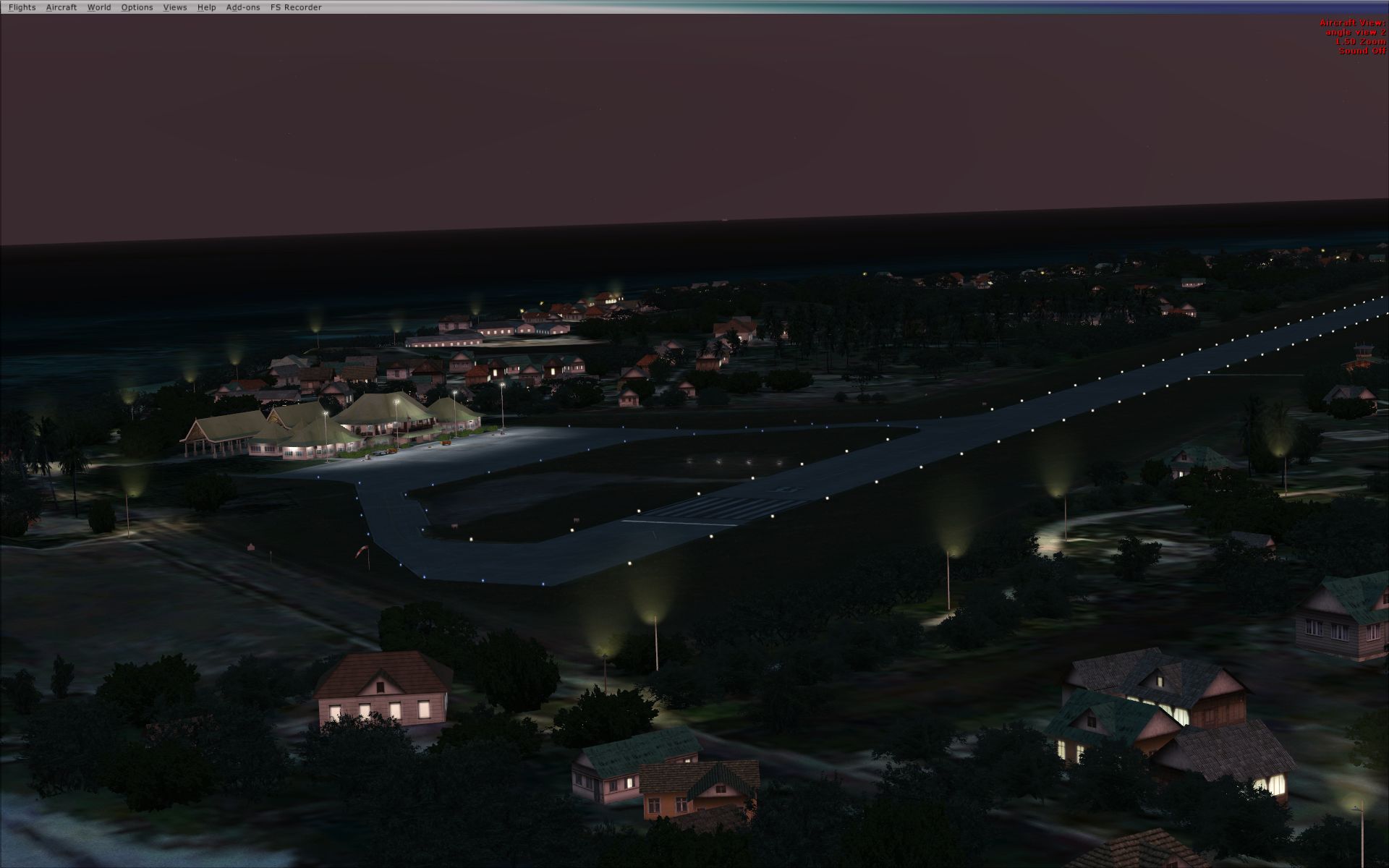Open the FS Recorder menu

[x=296, y=7]
